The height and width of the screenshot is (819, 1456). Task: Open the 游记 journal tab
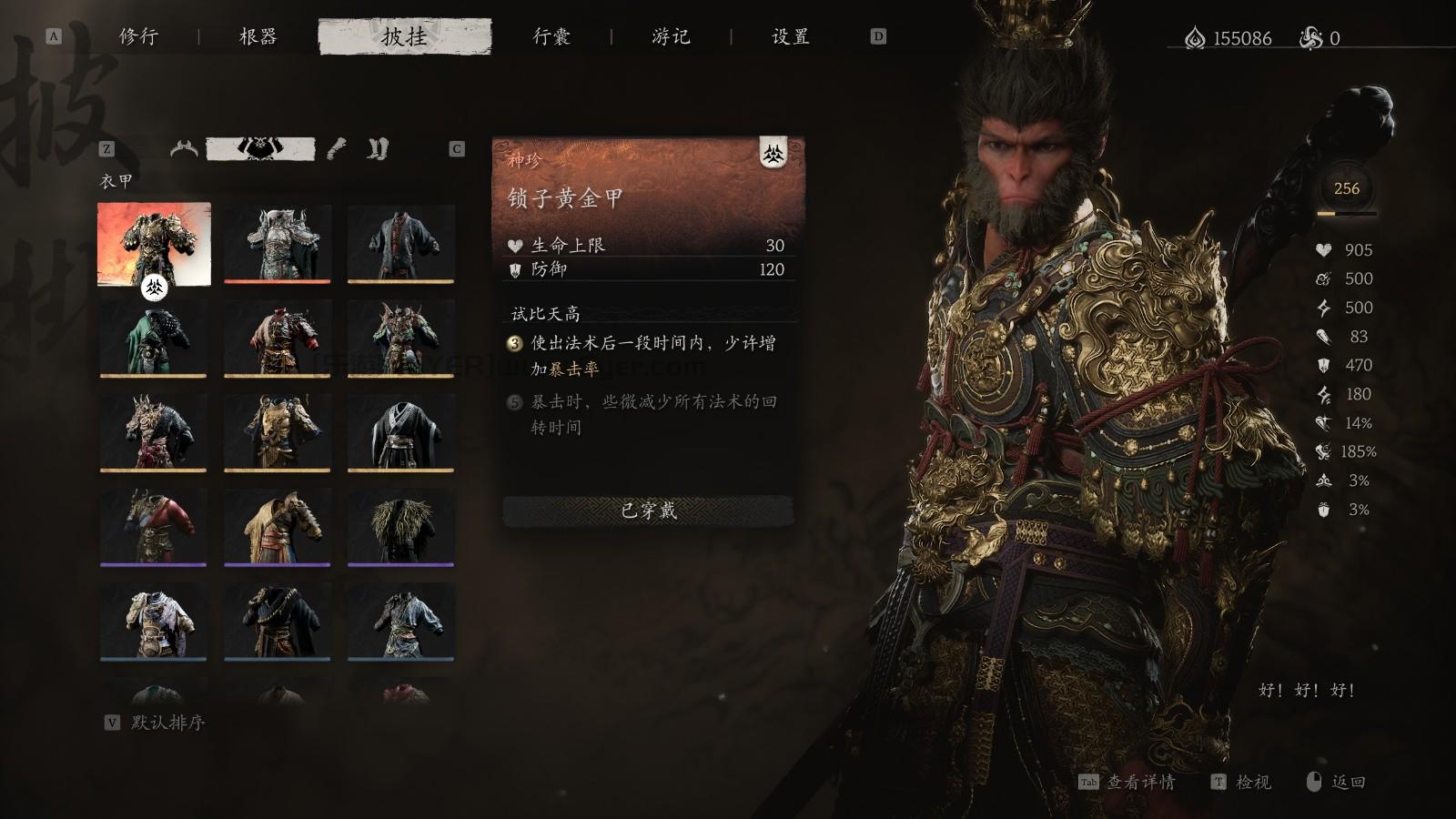tap(673, 38)
